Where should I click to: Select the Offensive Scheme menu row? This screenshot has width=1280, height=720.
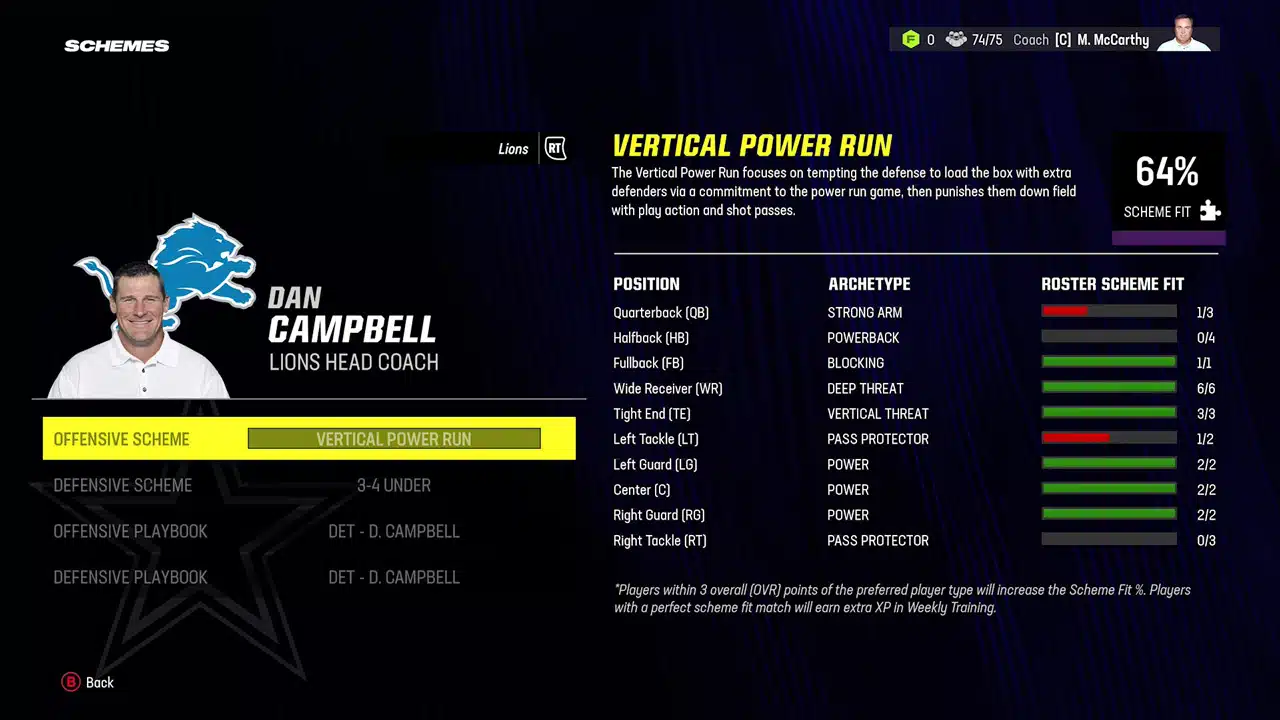[x=121, y=439]
